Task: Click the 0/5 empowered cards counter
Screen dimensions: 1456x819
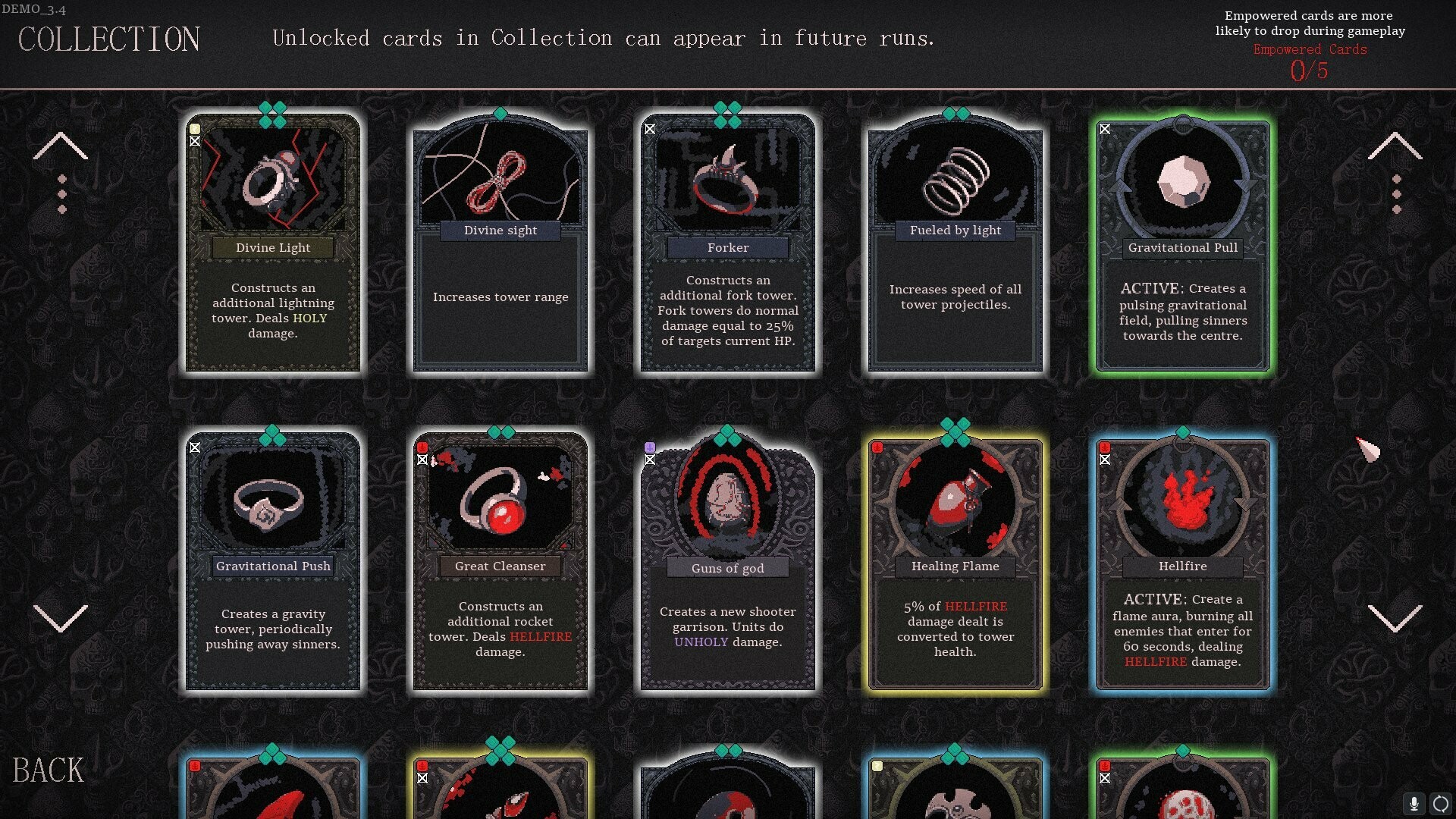Action: 1310,68
